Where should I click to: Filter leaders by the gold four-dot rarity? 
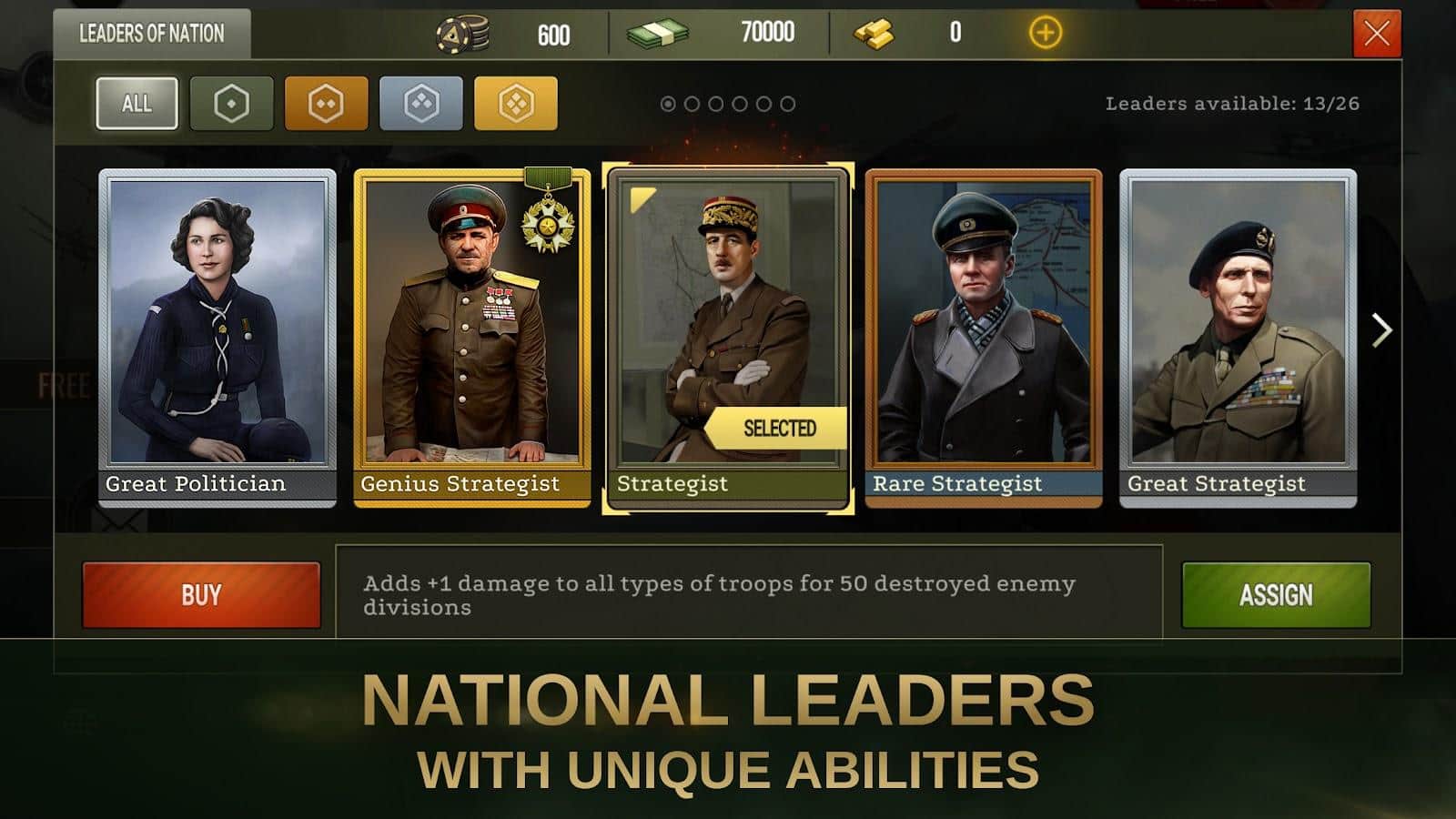click(515, 104)
